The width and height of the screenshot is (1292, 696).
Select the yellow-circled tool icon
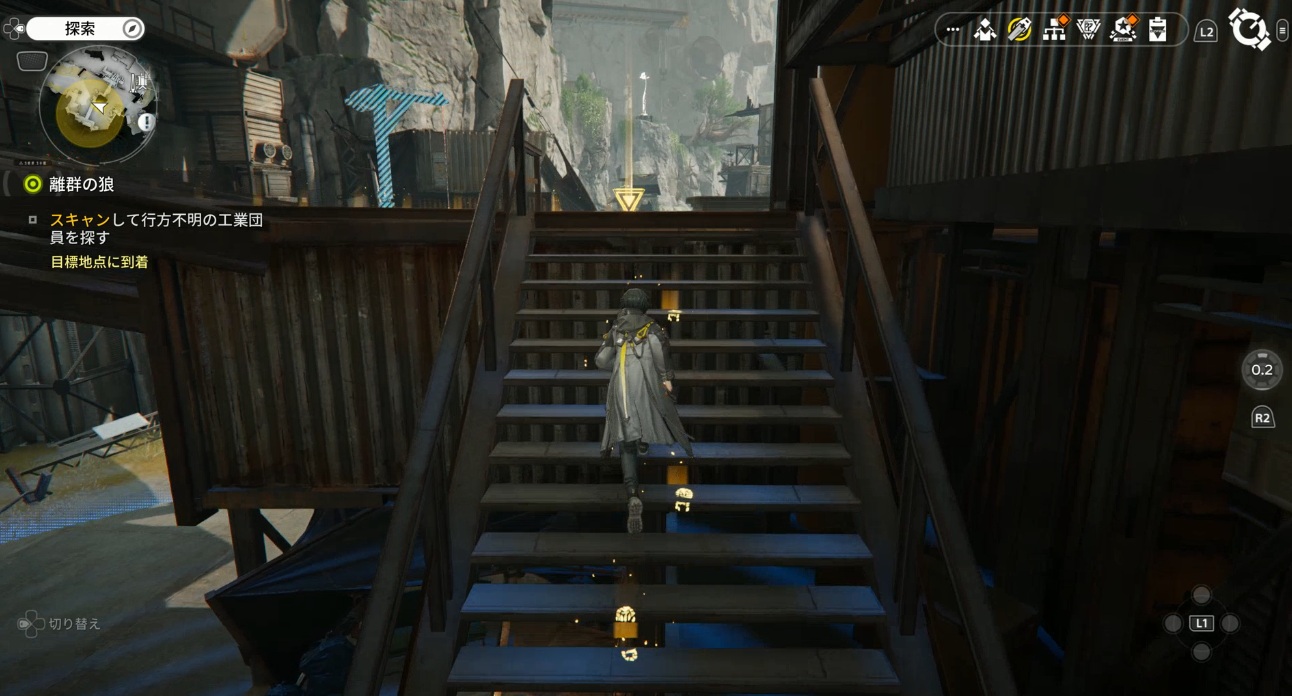pyautogui.click(x=1019, y=30)
